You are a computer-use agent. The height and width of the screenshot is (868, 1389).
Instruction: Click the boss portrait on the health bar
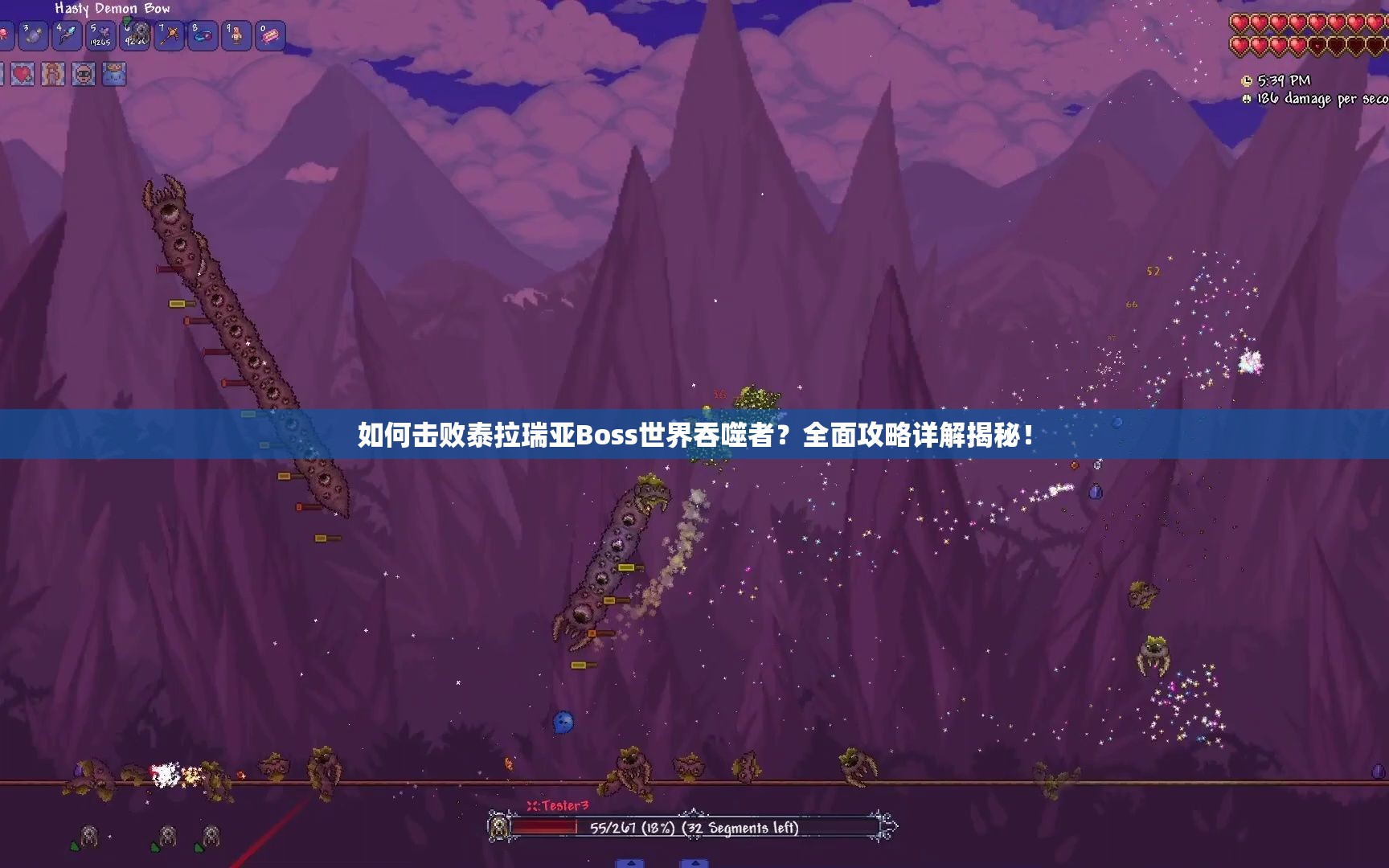(x=498, y=827)
